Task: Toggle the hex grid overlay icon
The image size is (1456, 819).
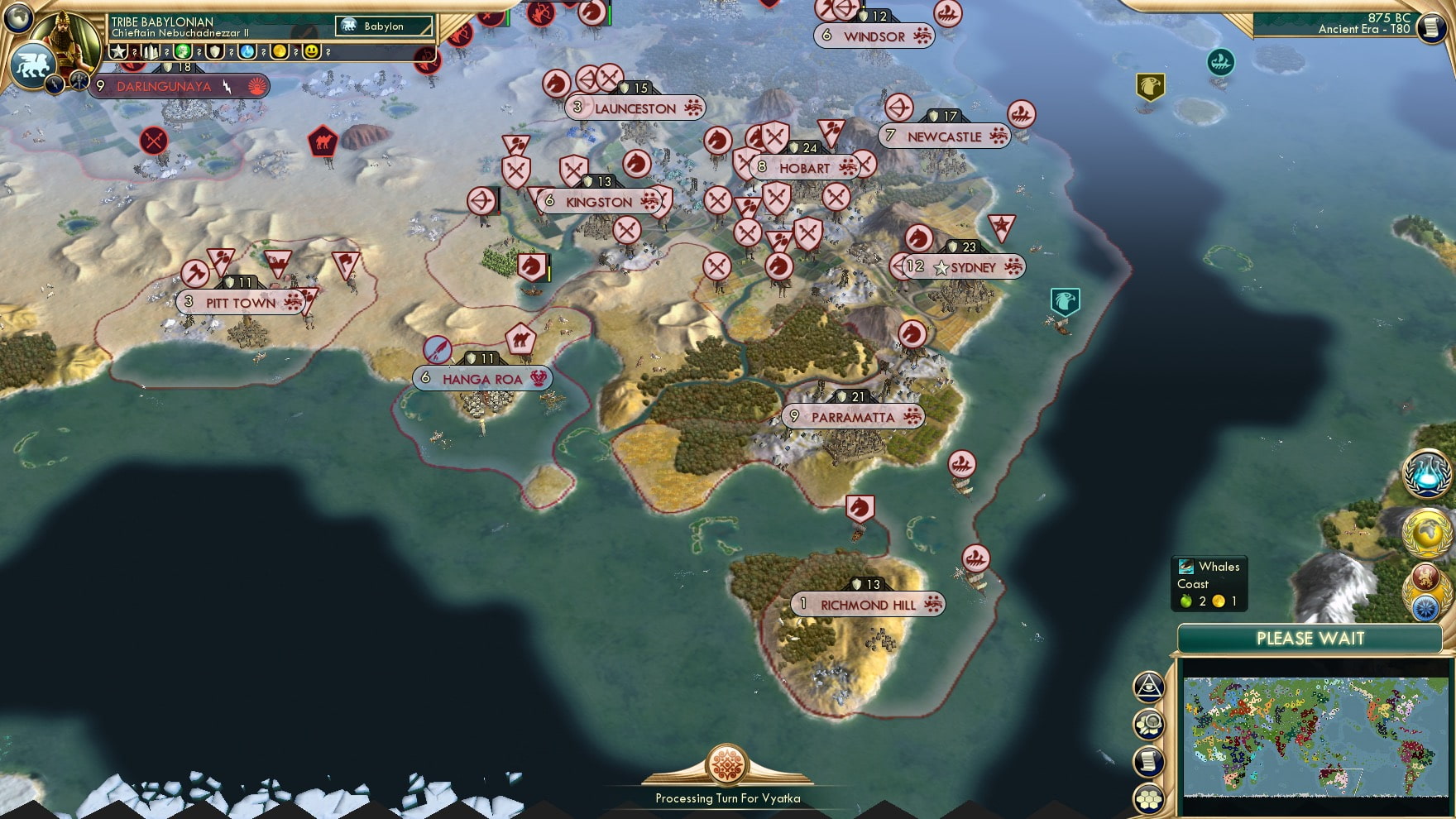Action: coord(1149,797)
